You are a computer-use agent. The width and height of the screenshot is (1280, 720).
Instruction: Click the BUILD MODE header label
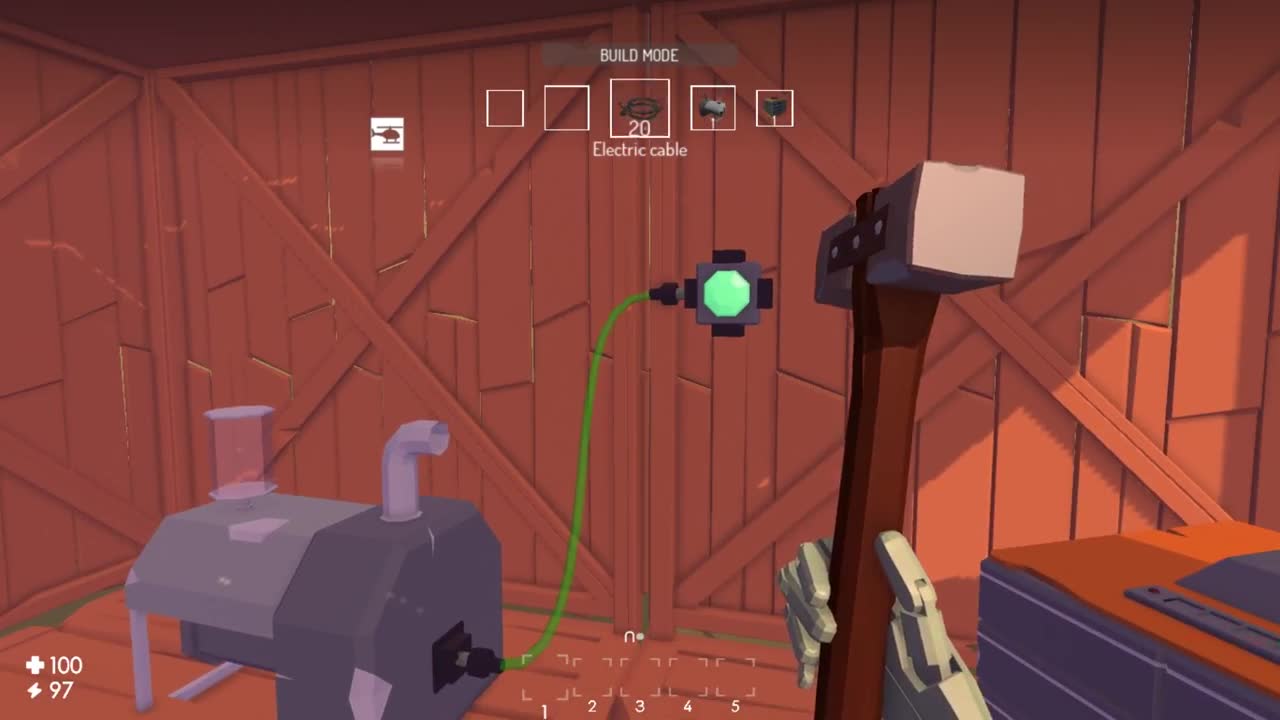tap(639, 56)
